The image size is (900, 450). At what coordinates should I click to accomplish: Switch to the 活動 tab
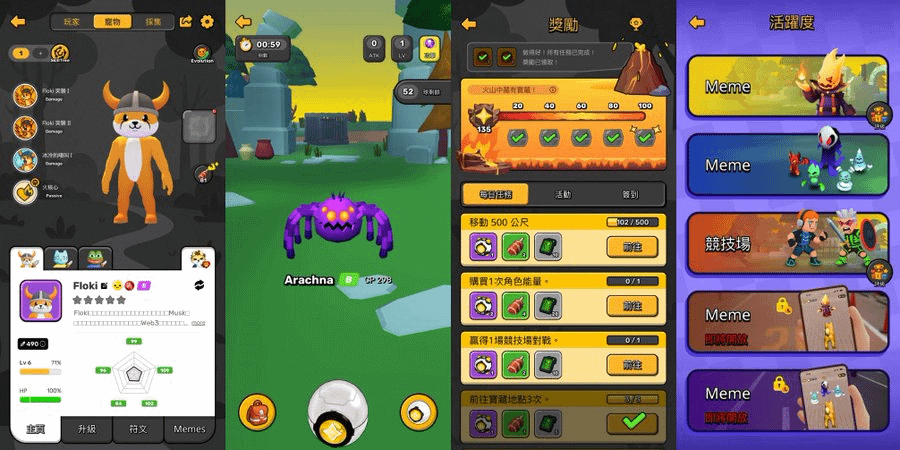click(563, 195)
